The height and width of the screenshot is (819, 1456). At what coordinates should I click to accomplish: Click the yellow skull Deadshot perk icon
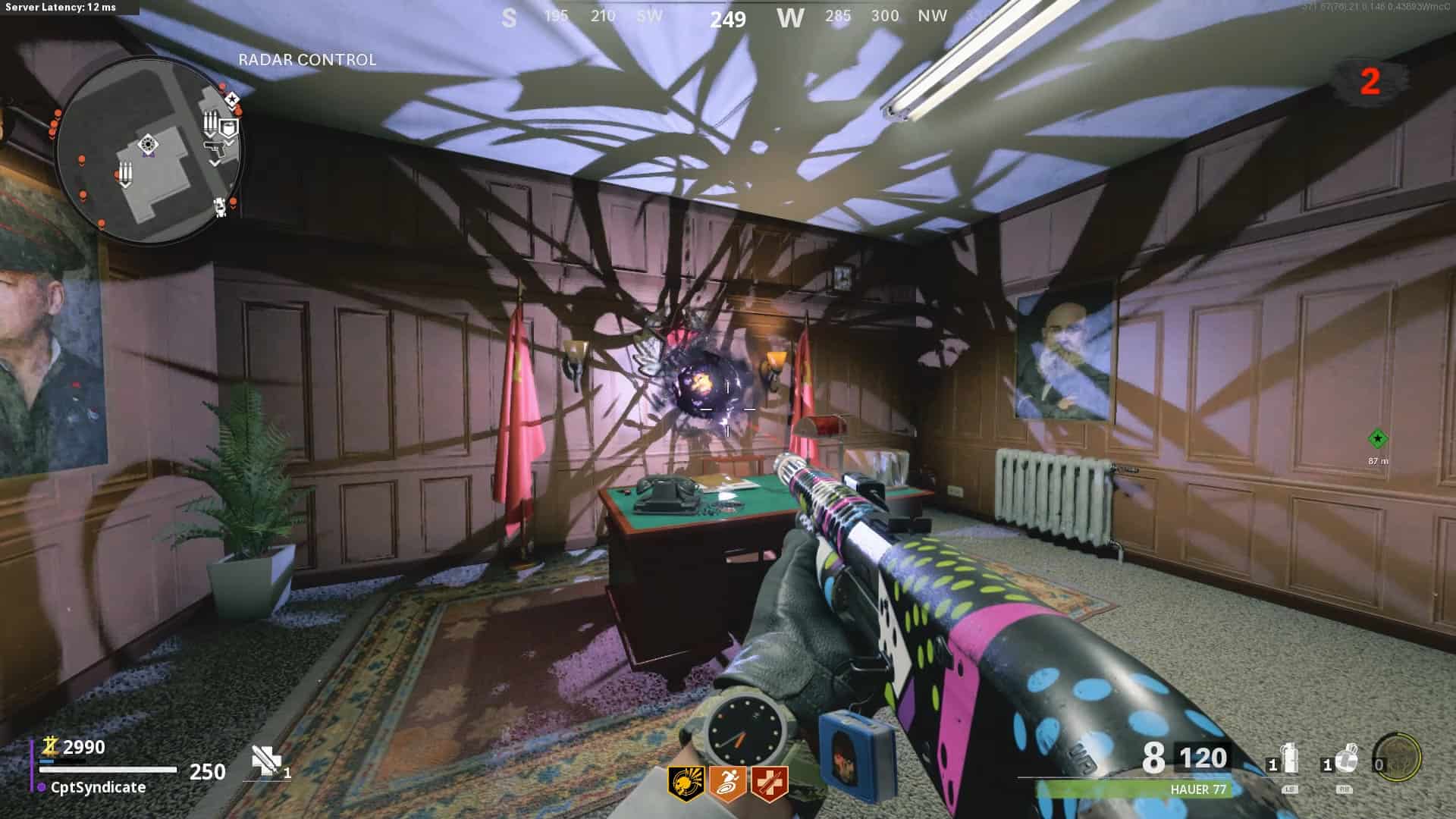[686, 783]
